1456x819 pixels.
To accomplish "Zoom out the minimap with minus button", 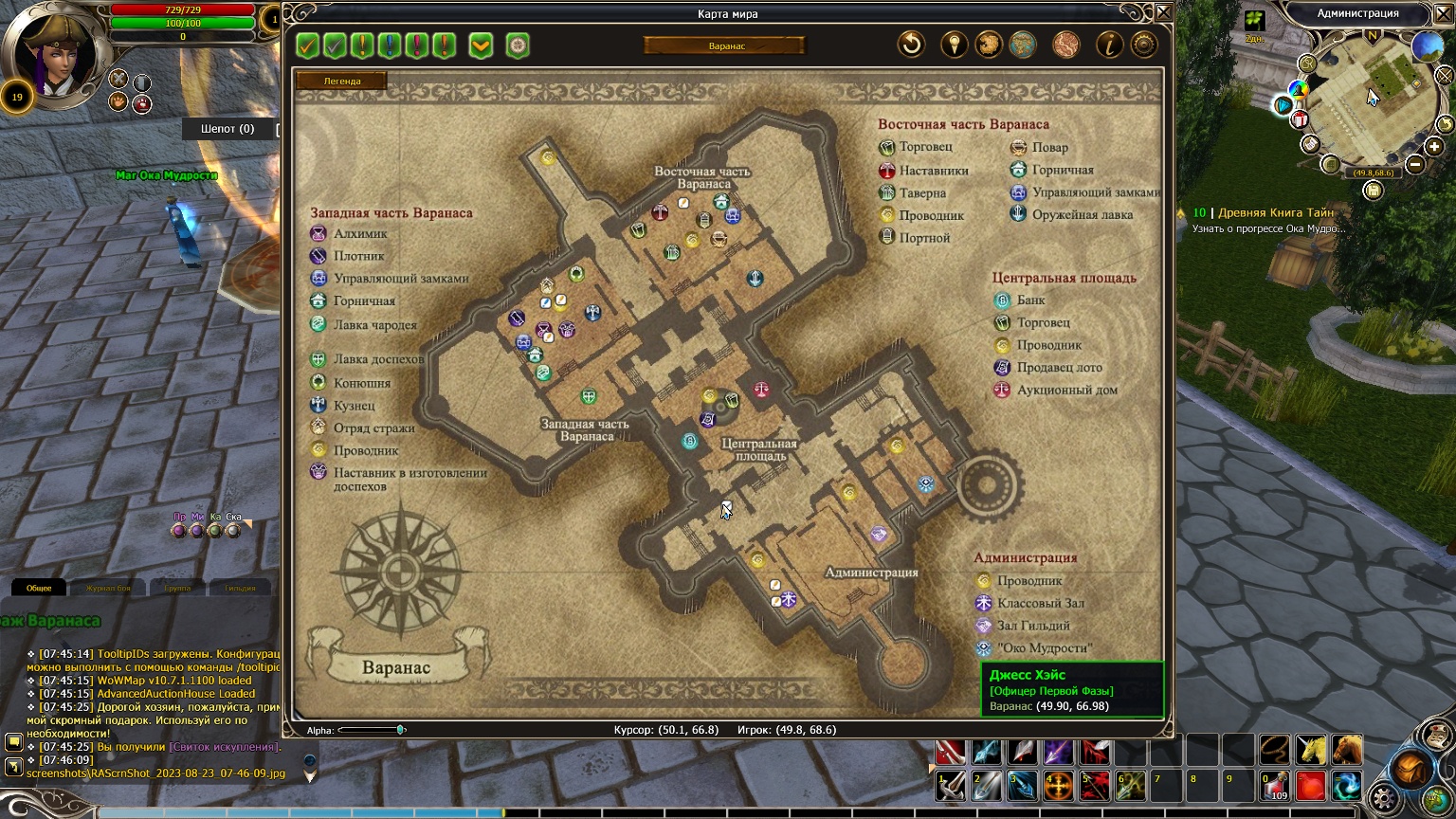I will tap(1415, 164).
